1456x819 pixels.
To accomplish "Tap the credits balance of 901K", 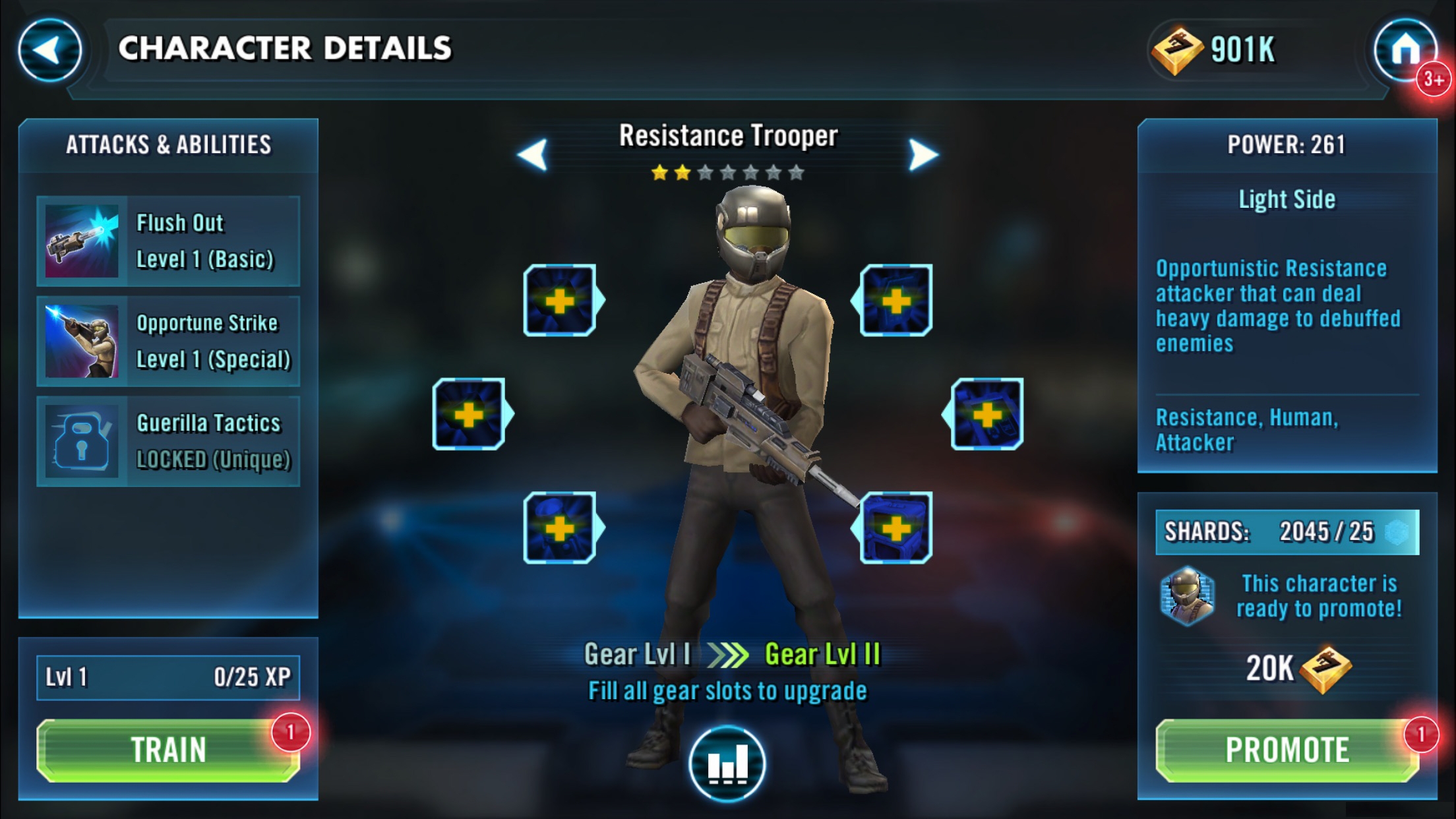I will [x=1215, y=50].
